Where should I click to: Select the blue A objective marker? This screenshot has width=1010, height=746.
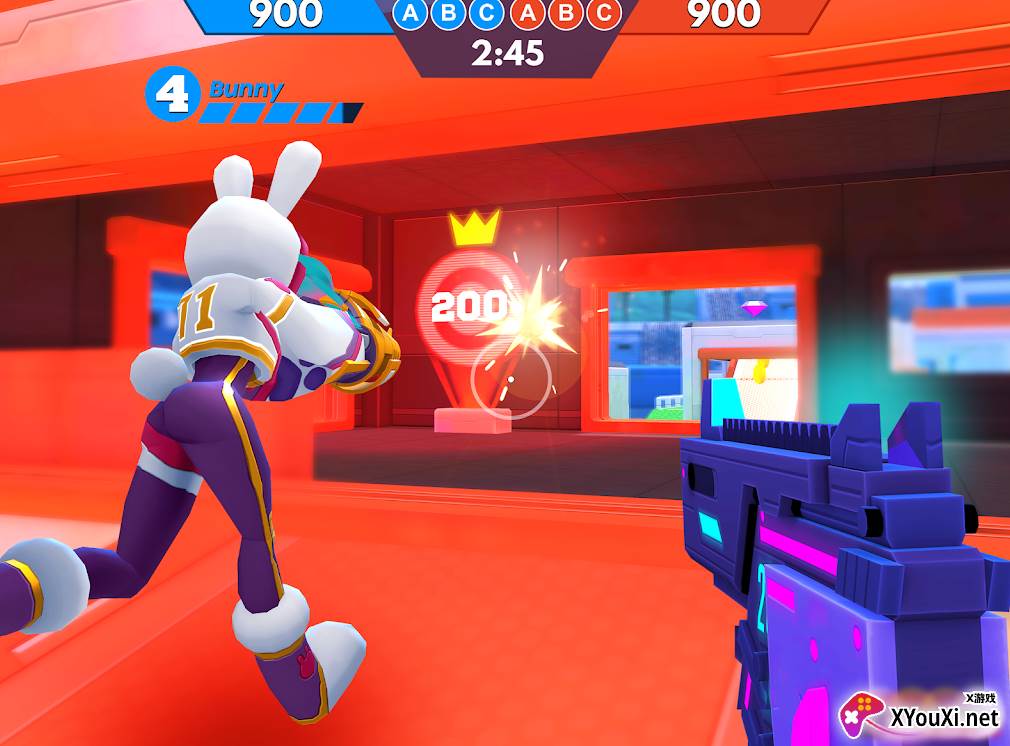(411, 13)
